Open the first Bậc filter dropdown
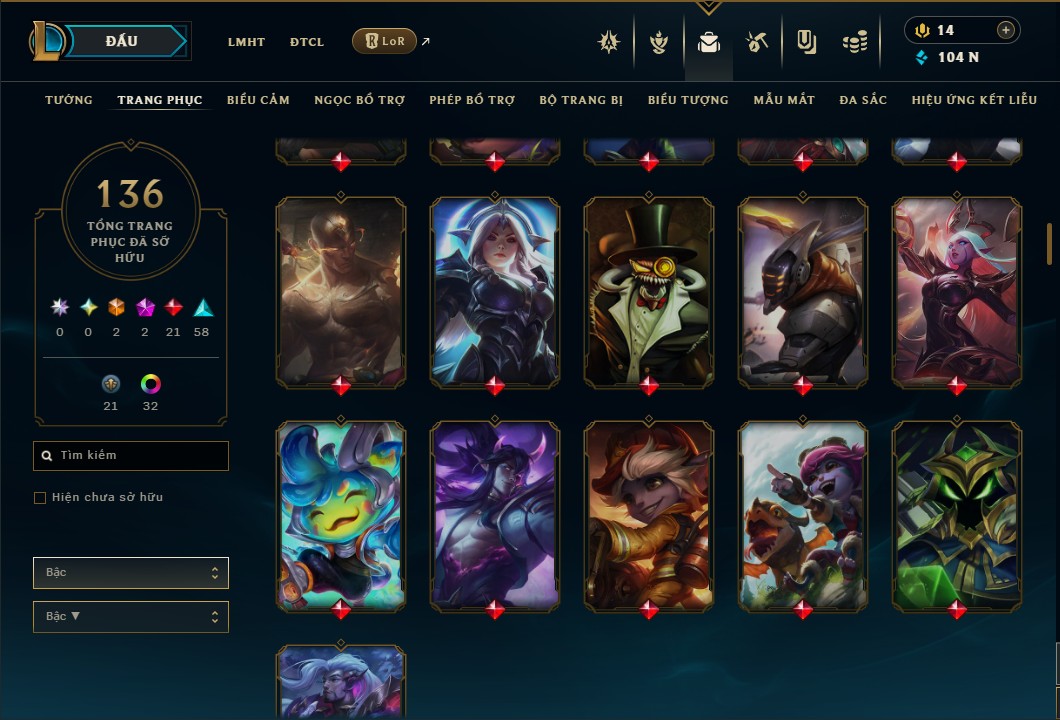The width and height of the screenshot is (1060, 720). coord(131,573)
